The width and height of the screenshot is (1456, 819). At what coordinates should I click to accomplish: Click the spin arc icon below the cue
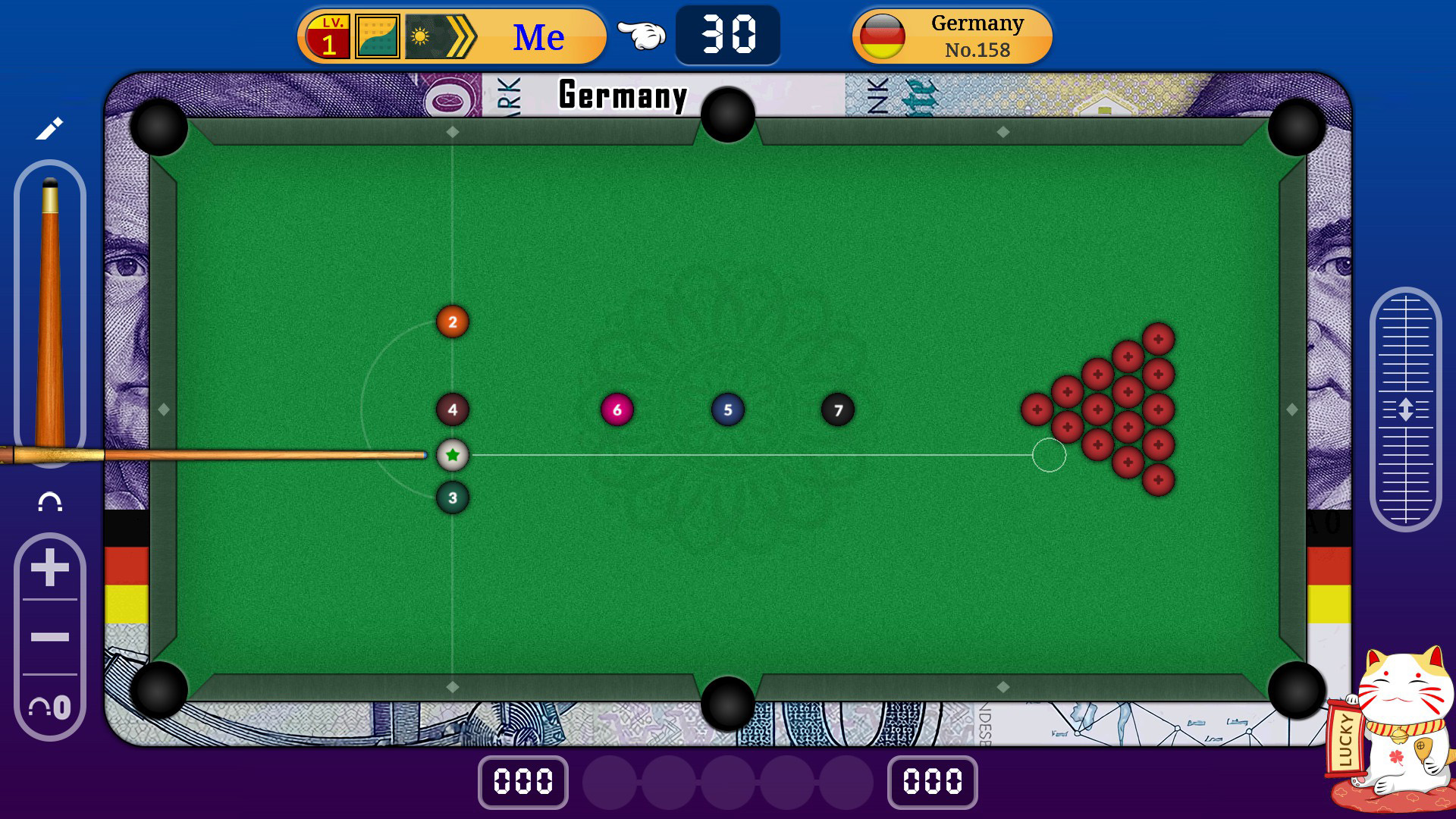coord(49,501)
